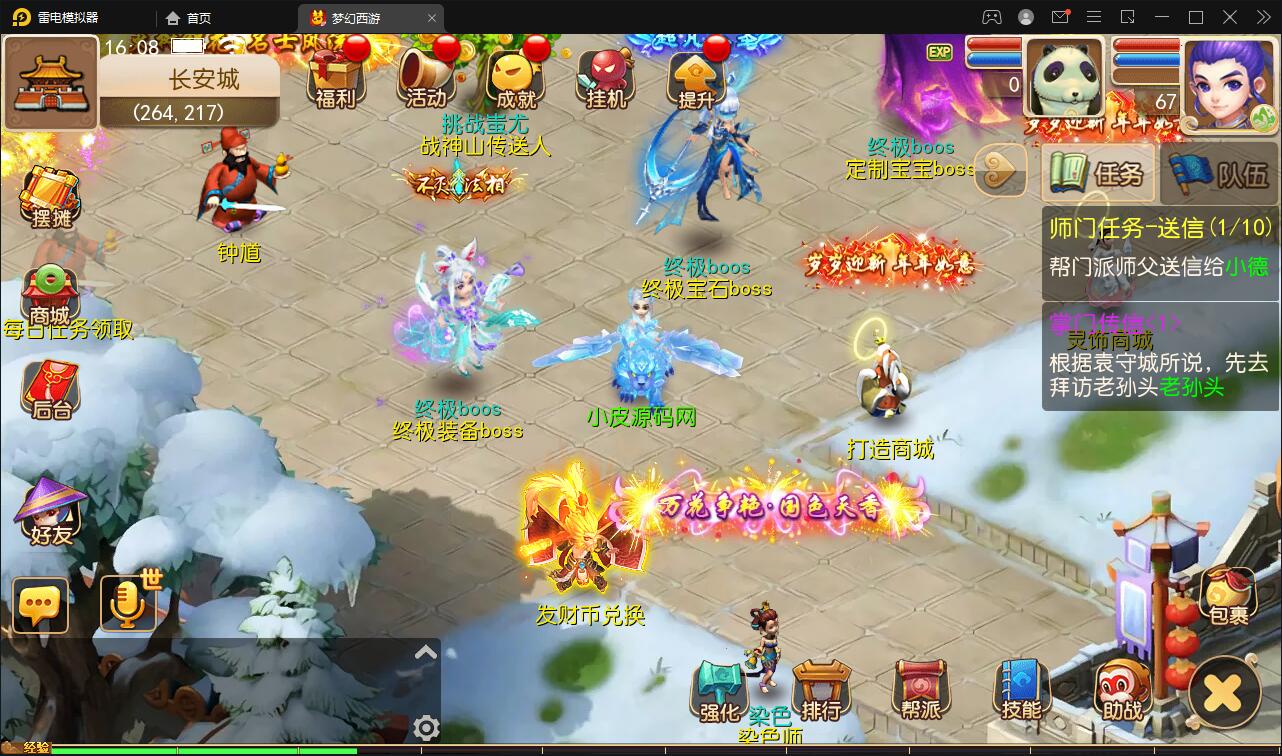Open the 摆摊 stall menu
1282x756 pixels.
click(x=51, y=197)
